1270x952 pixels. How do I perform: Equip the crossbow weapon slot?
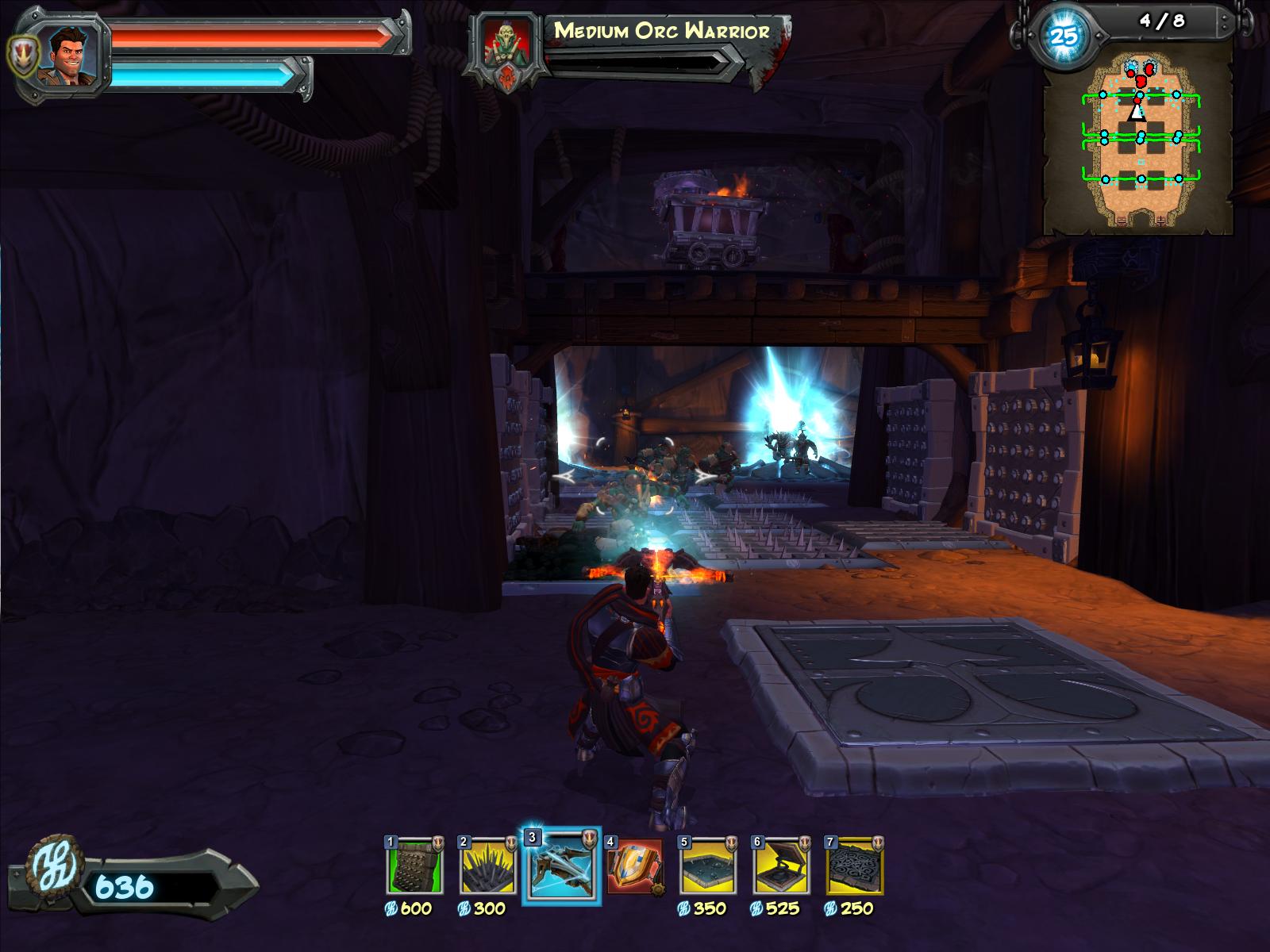(561, 867)
